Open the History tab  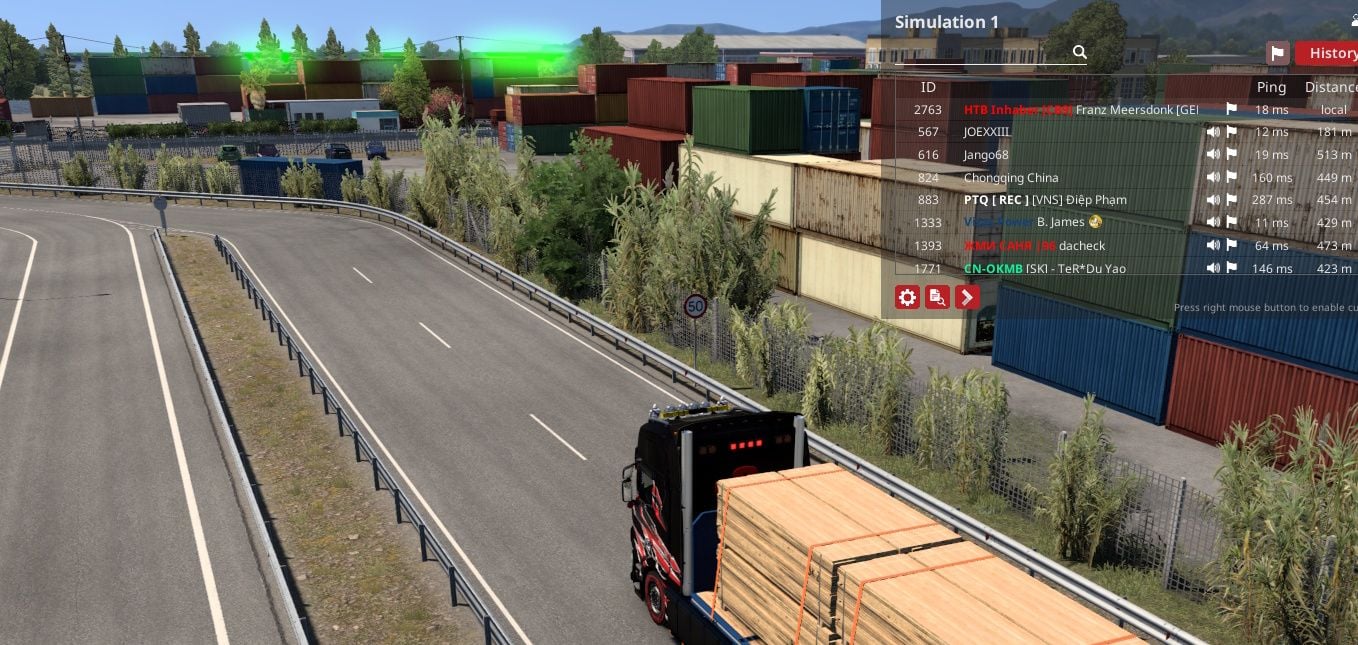1332,53
